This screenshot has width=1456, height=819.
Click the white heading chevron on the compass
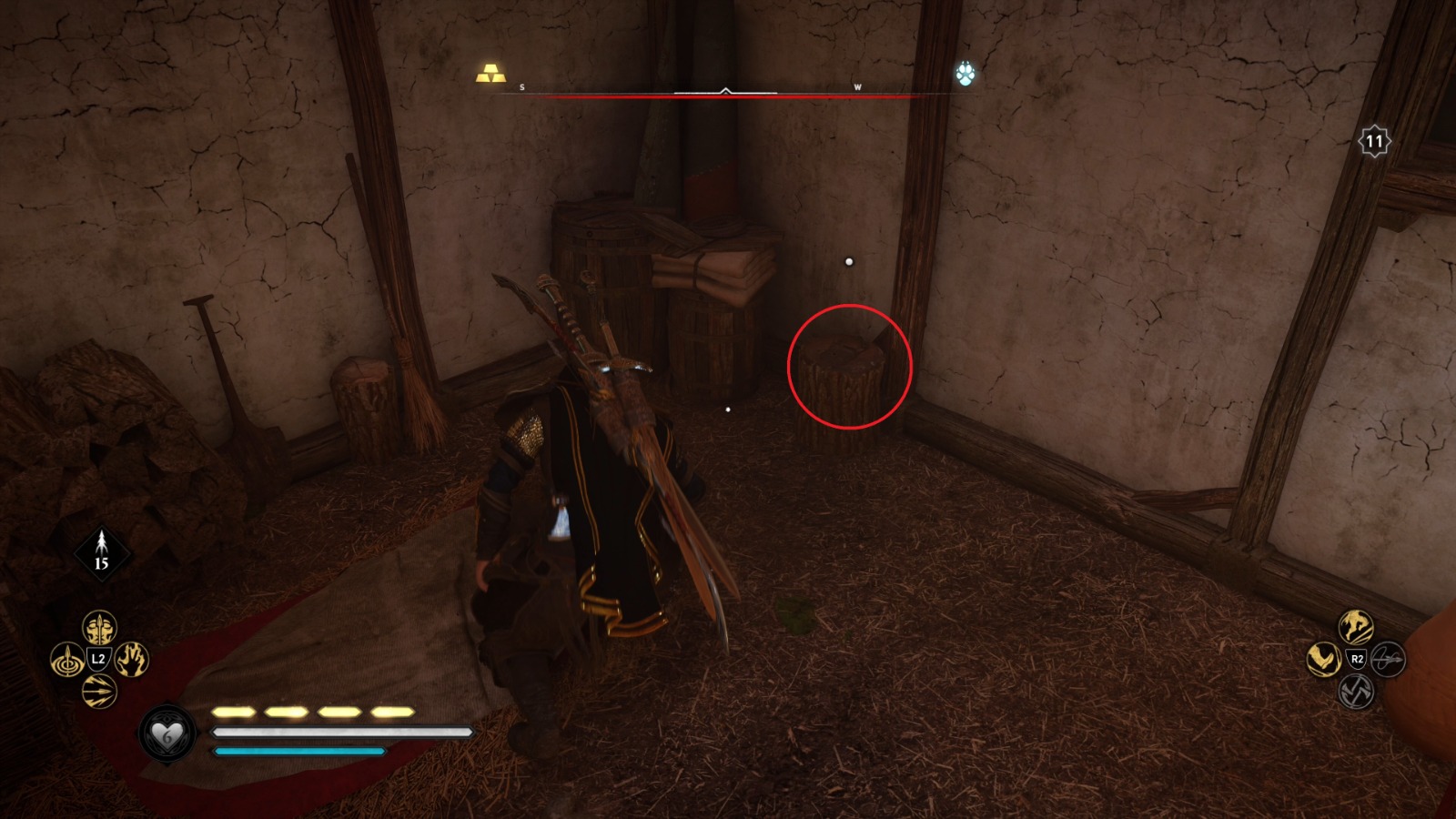click(724, 90)
